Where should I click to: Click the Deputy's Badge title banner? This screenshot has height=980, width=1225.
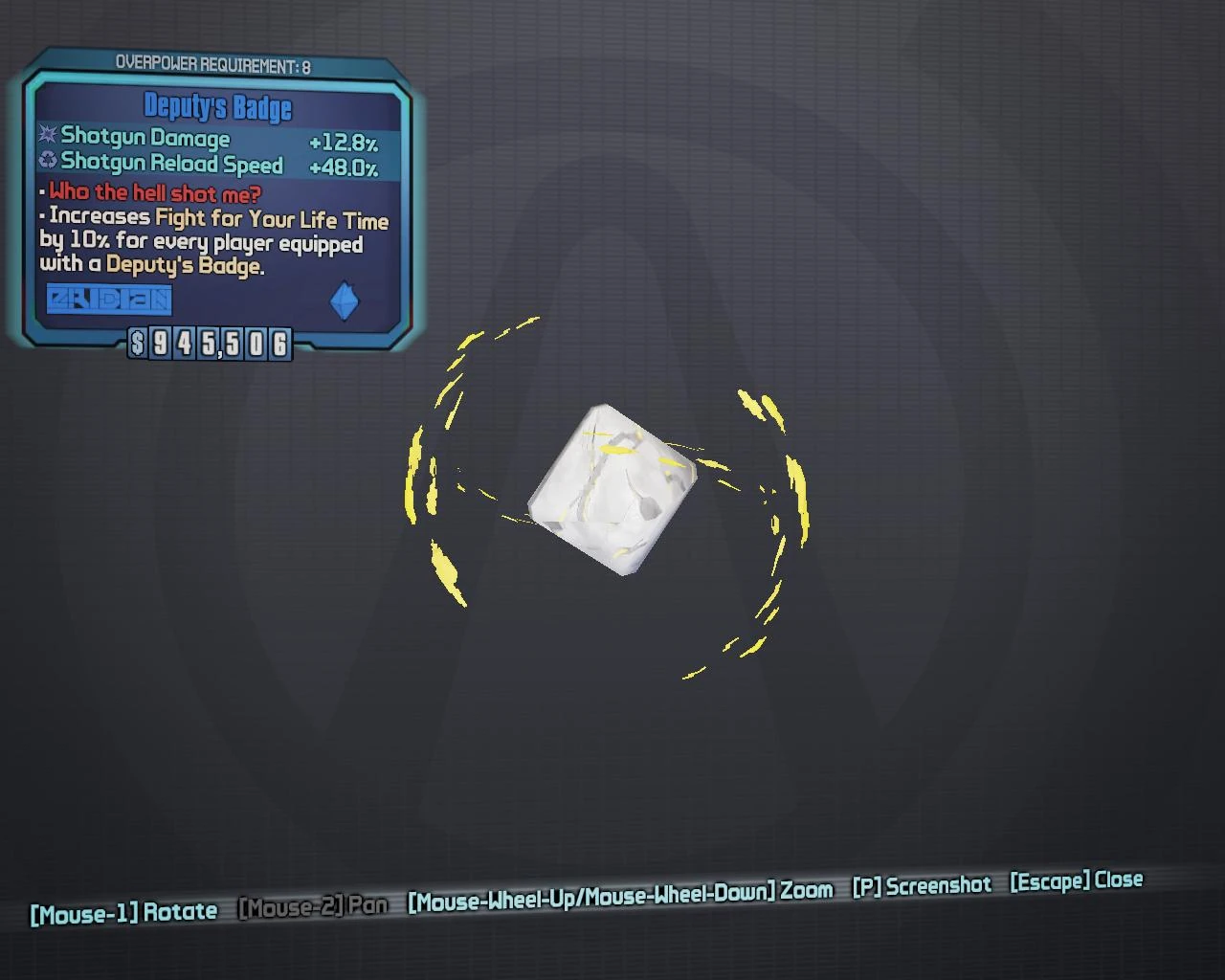(x=218, y=107)
